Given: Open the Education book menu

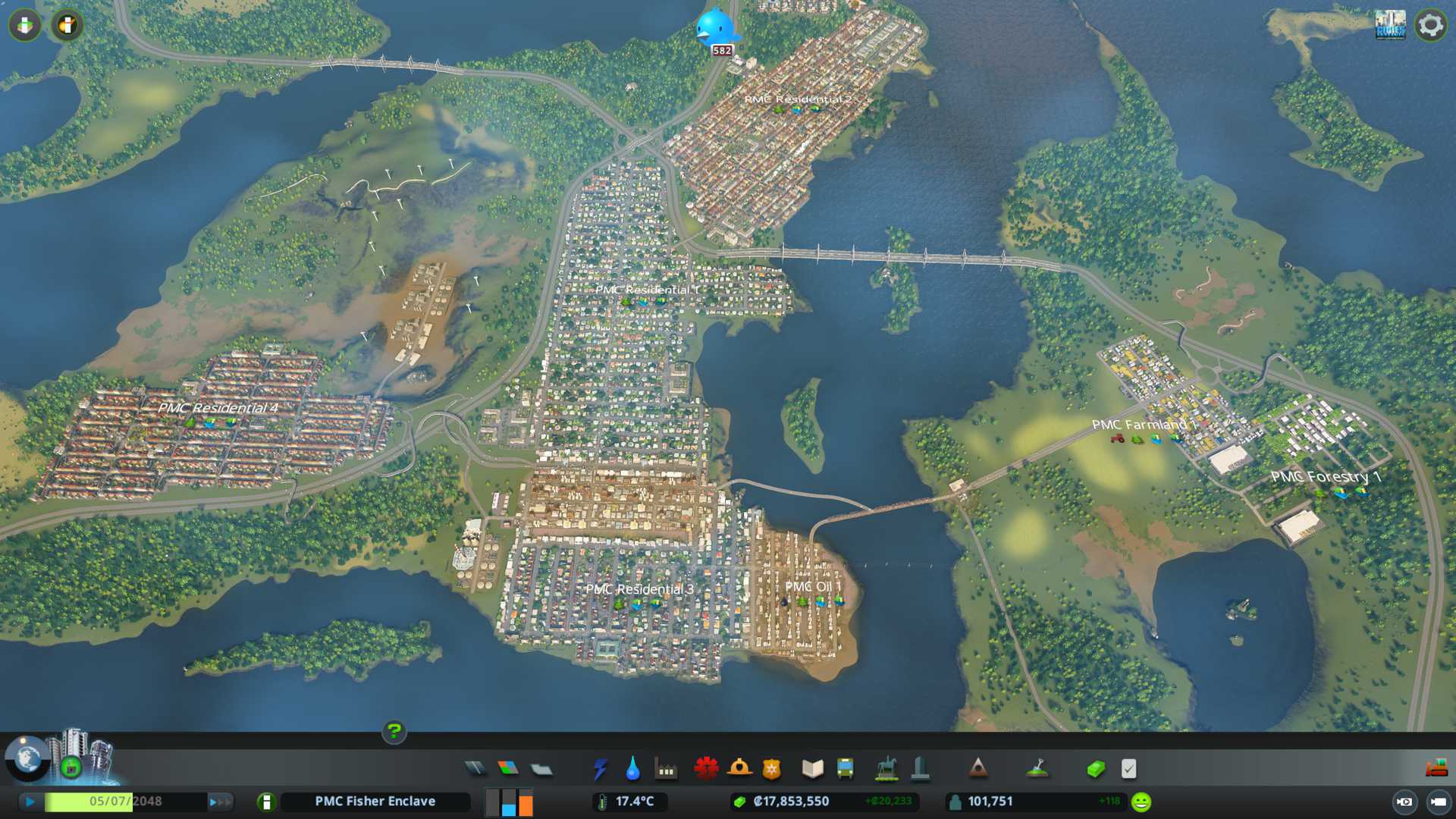Looking at the screenshot, I should [812, 769].
